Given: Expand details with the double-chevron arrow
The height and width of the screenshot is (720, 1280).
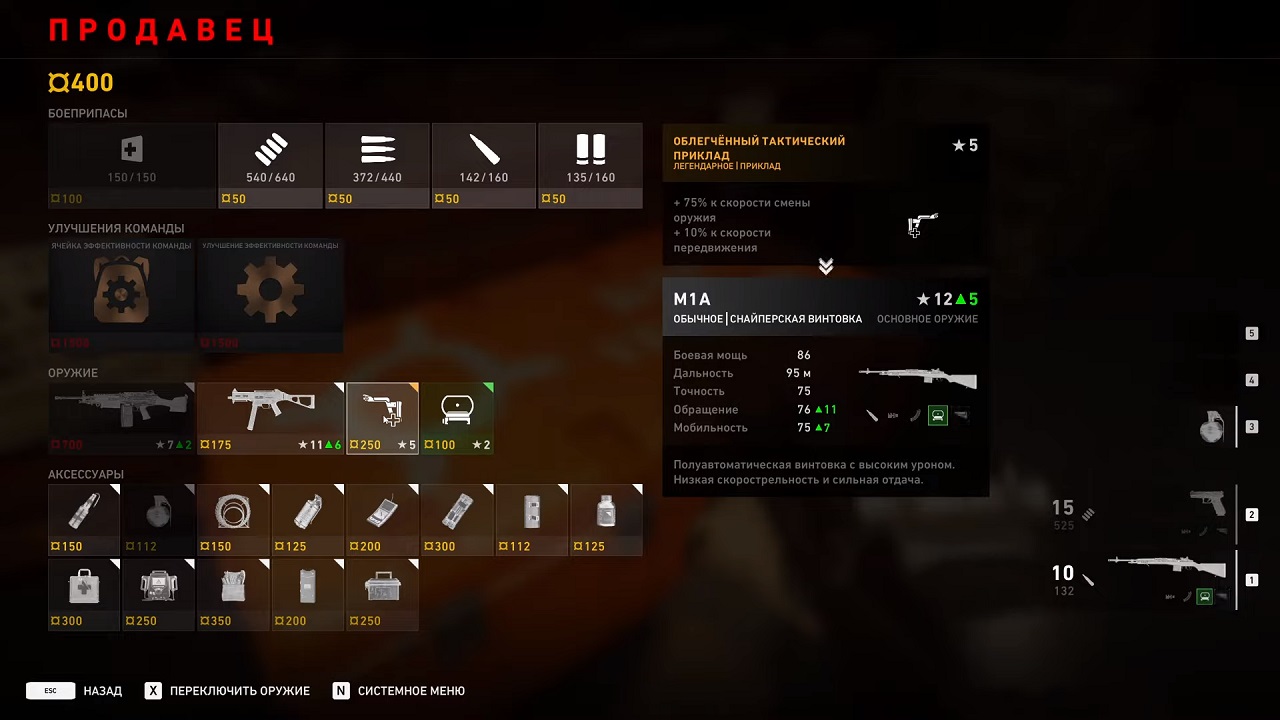Looking at the screenshot, I should [826, 266].
